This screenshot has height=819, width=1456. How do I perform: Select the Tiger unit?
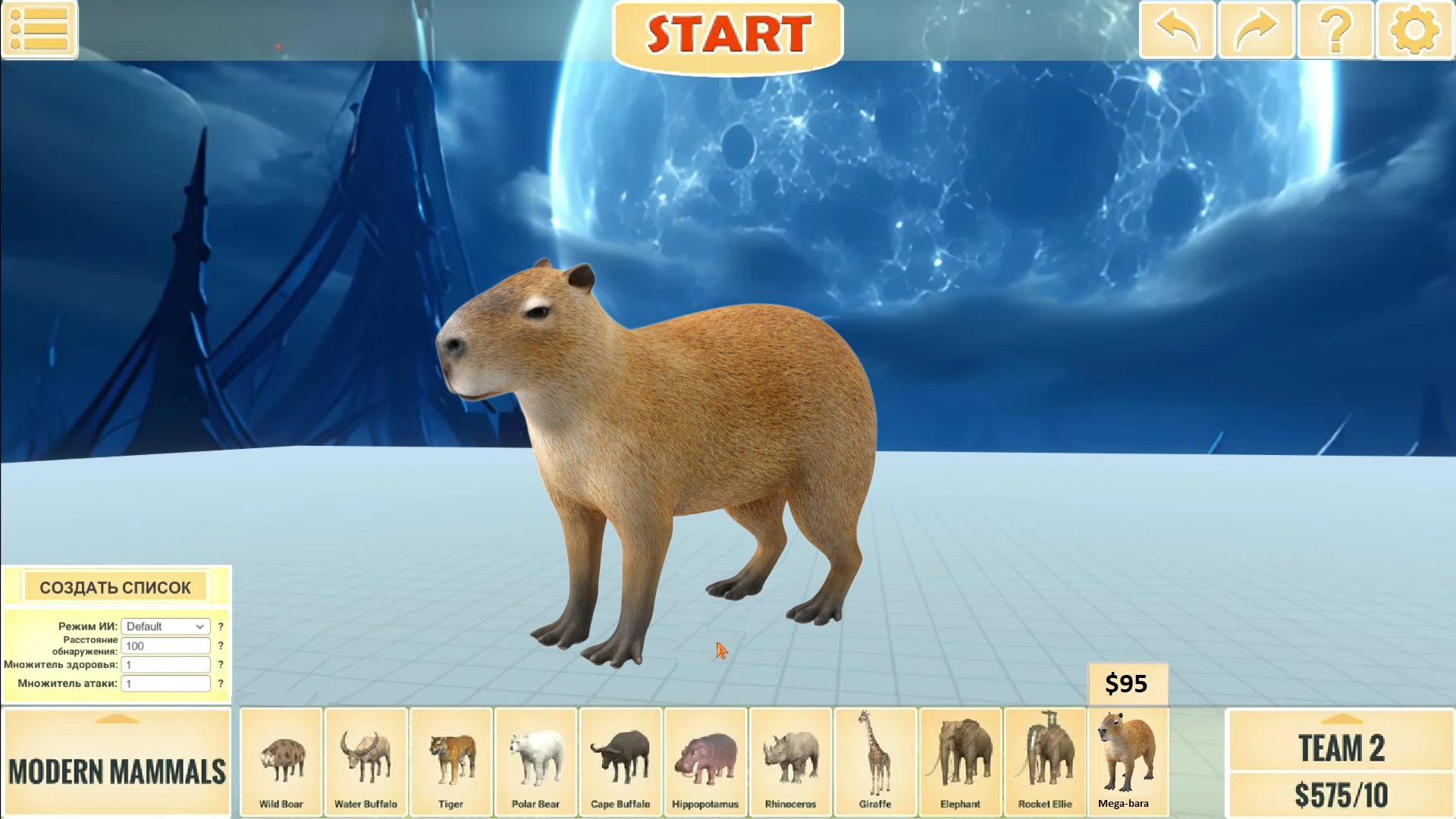click(450, 762)
